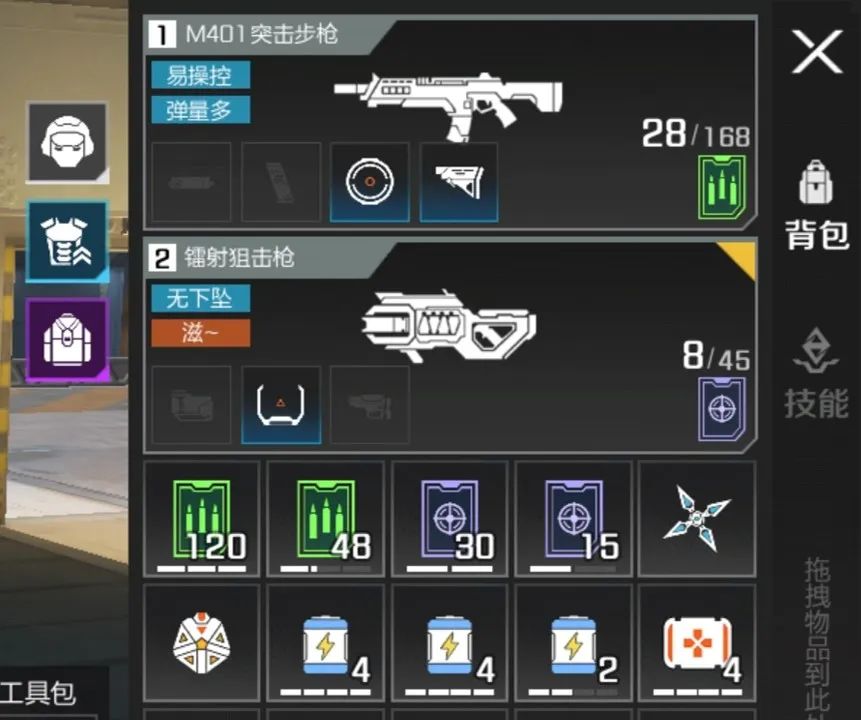861x720 pixels.
Task: Open the 技能 tab
Action: point(816,374)
